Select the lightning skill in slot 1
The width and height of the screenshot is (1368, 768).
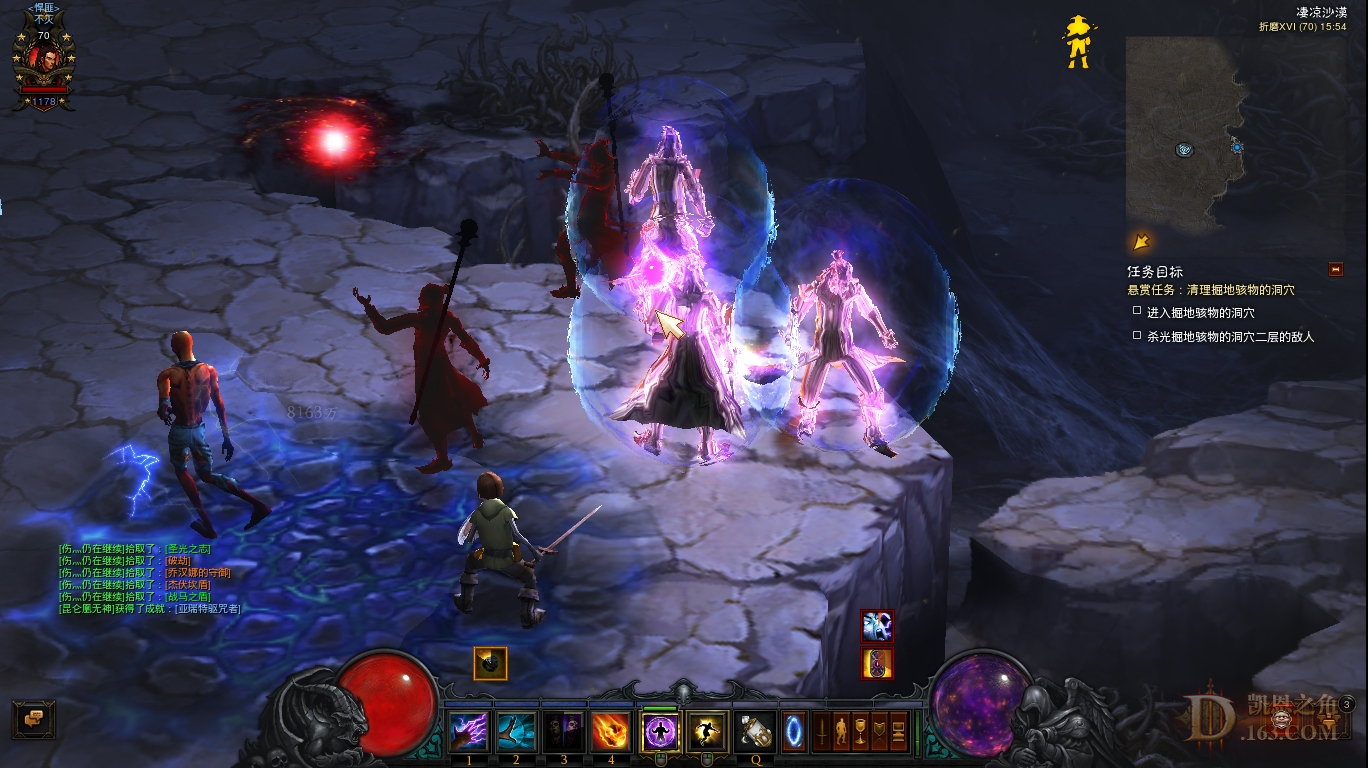(x=468, y=732)
